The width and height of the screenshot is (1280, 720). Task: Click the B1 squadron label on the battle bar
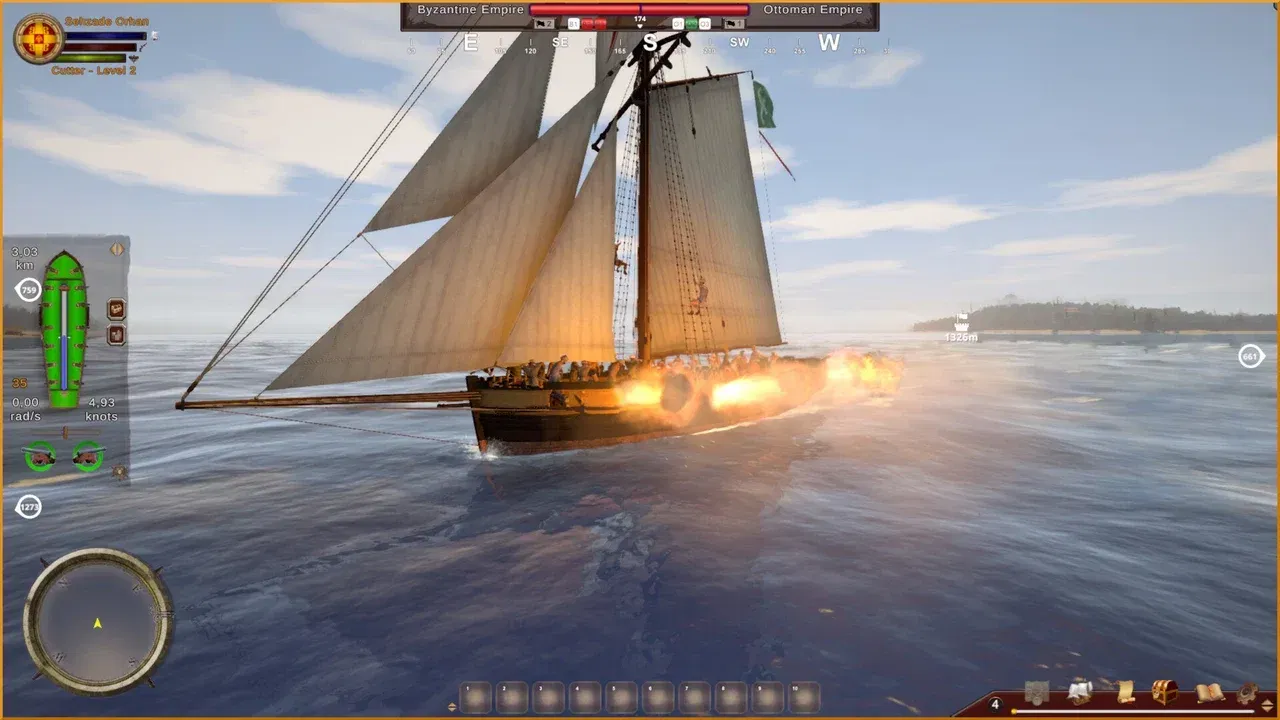click(572, 23)
